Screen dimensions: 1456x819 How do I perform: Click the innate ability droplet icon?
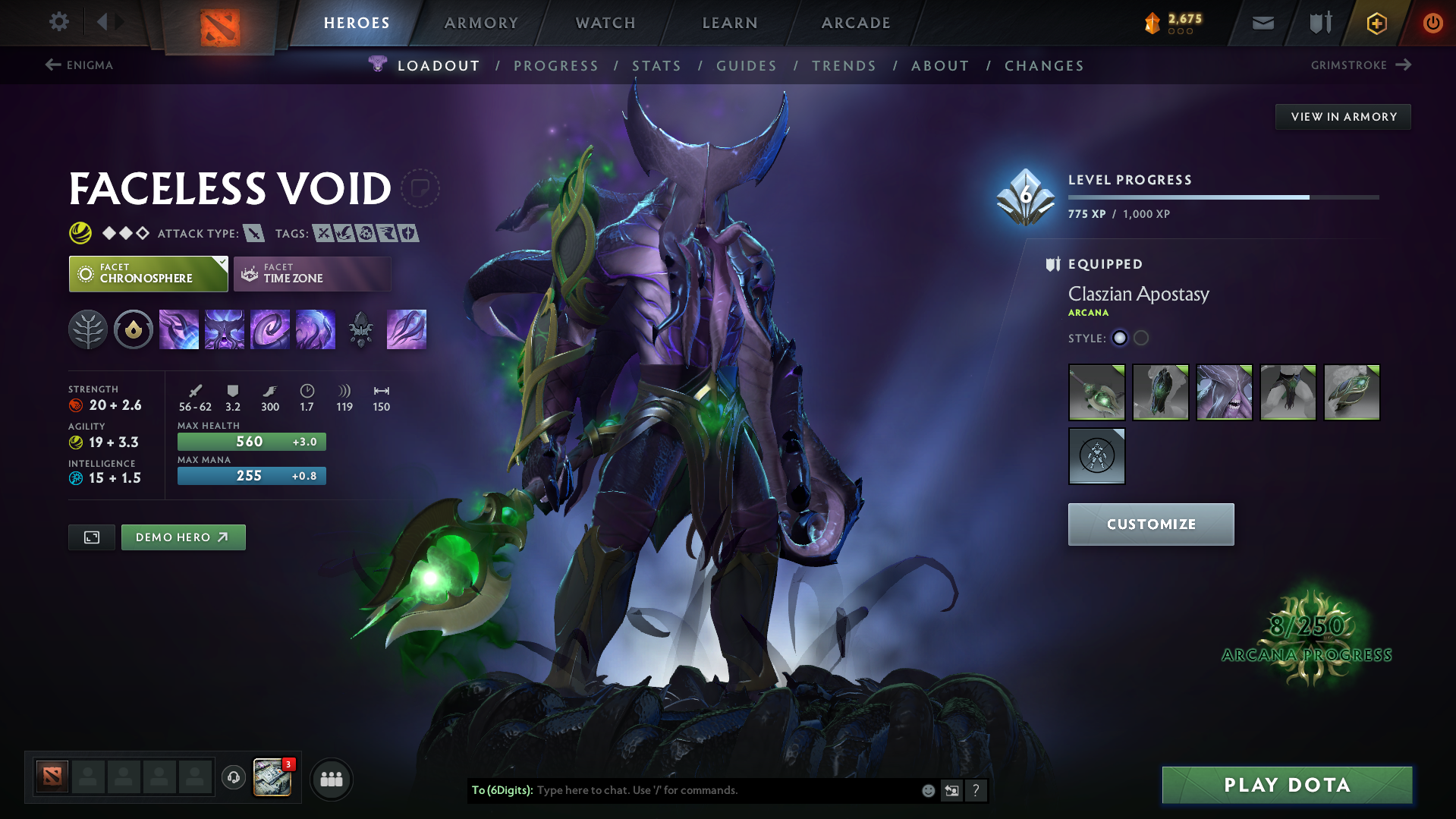click(134, 329)
